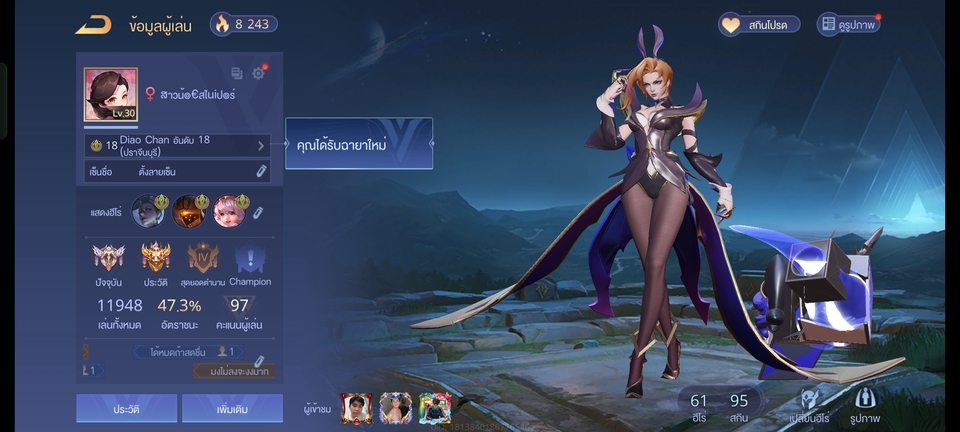The height and width of the screenshot is (432, 960).
Task: Open the 61 heroes and 95 skins counter
Action: (x=719, y=407)
